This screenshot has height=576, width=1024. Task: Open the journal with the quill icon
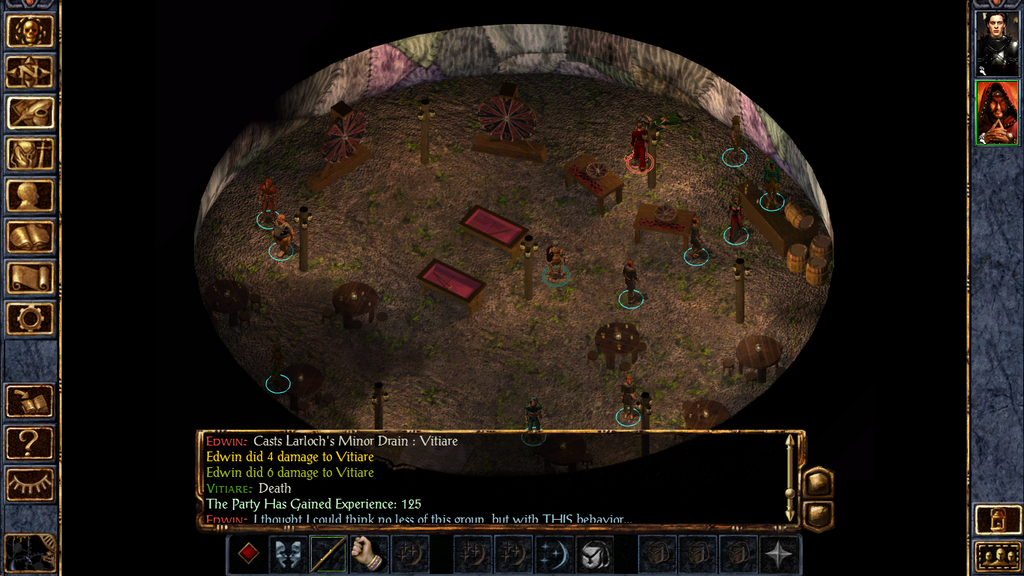tap(30, 113)
